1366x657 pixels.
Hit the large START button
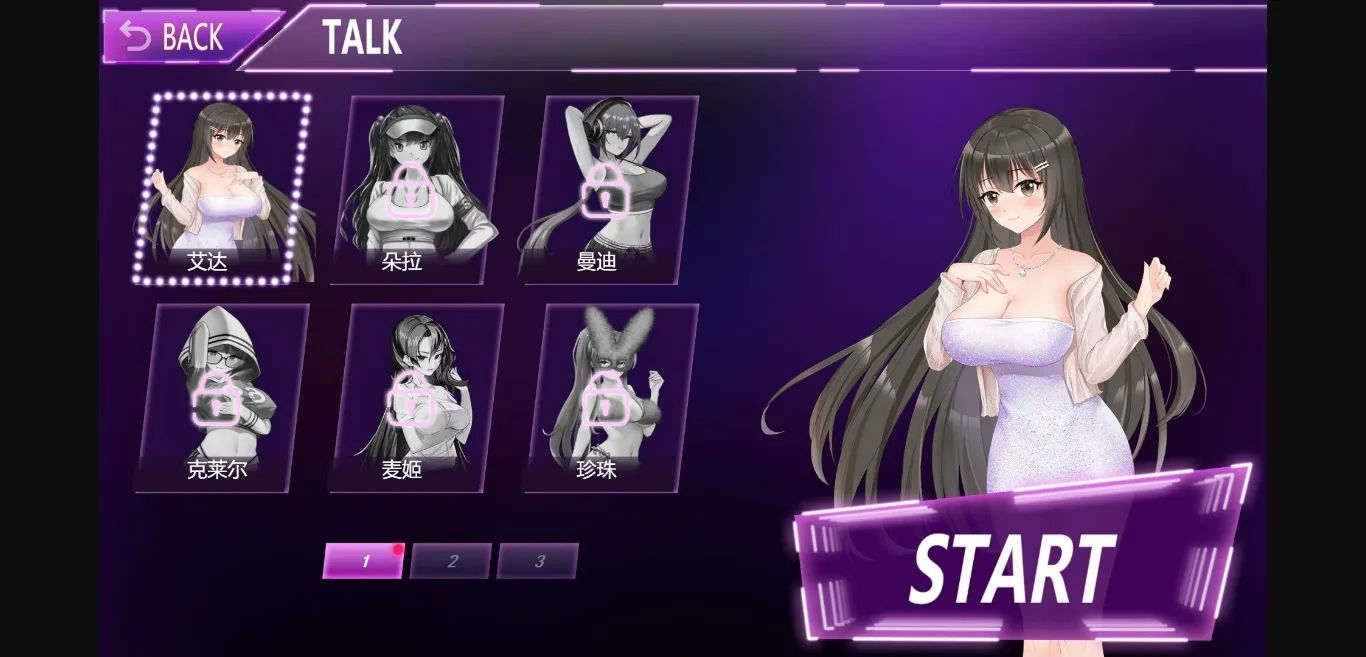(x=1015, y=565)
